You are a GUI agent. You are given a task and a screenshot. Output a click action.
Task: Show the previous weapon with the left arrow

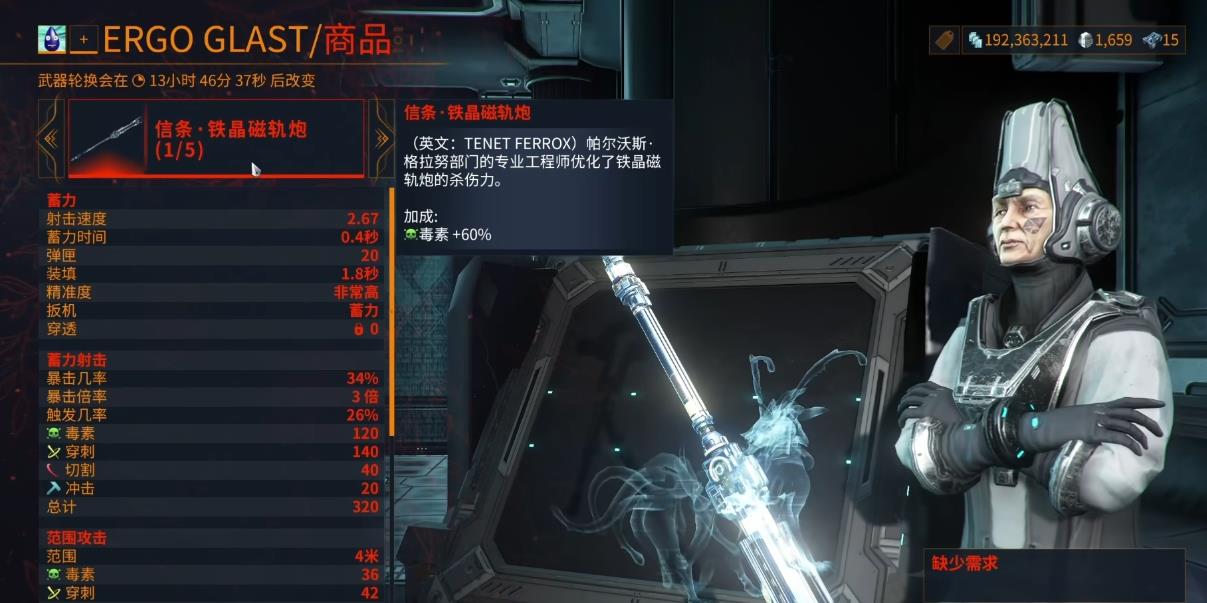50,139
